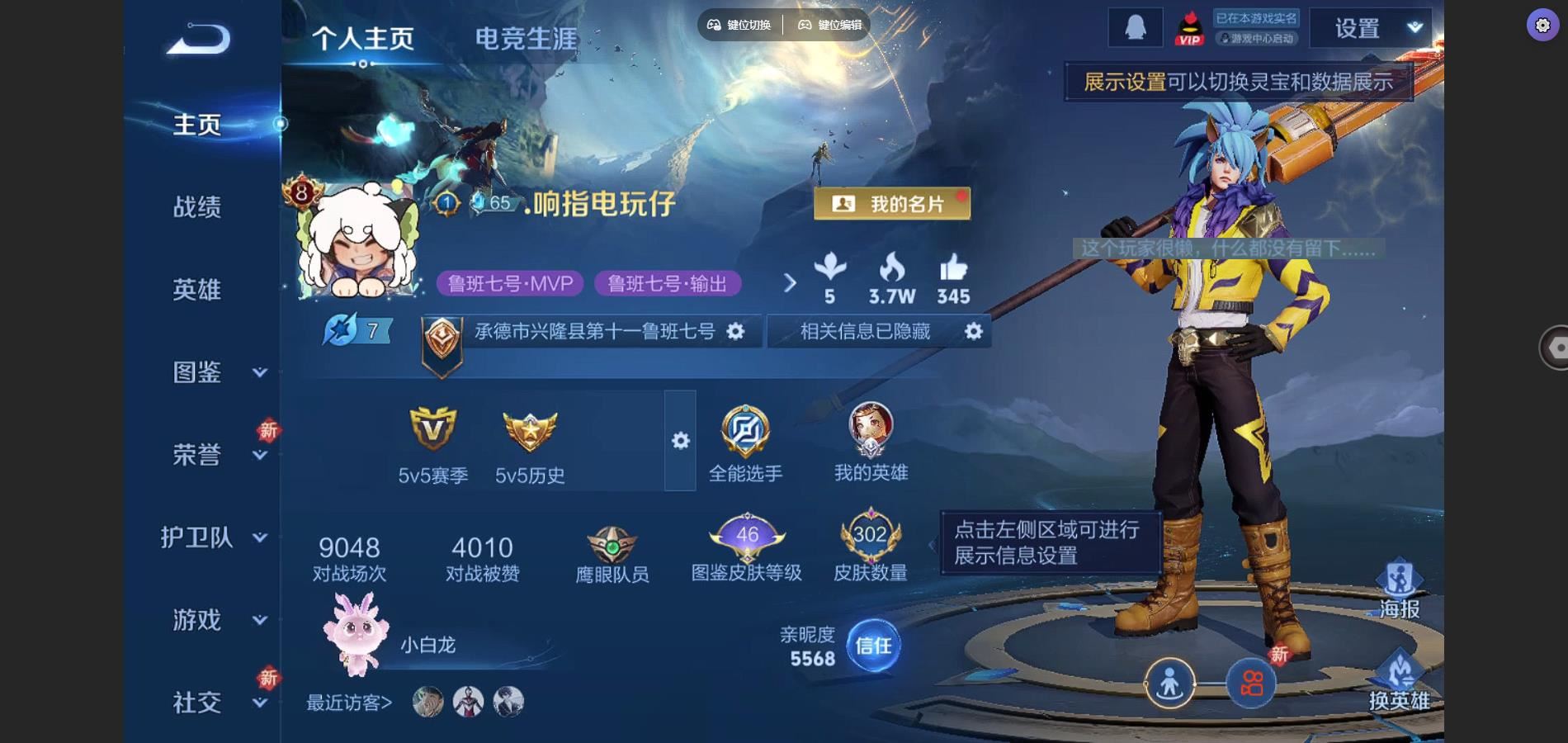
Task: Open the 社交 sidebar menu
Action: pyautogui.click(x=213, y=703)
